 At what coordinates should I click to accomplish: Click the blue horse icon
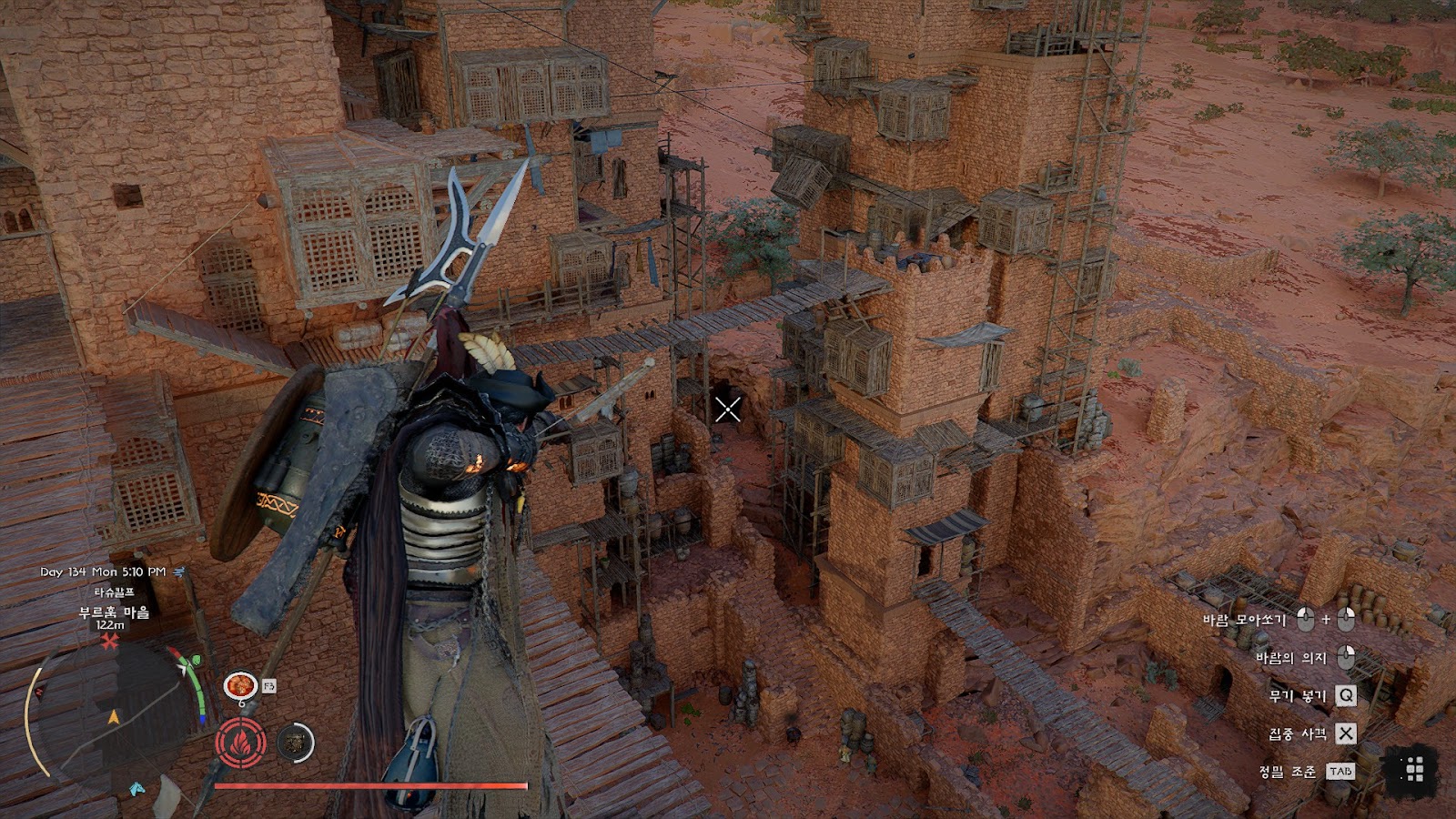point(136,787)
